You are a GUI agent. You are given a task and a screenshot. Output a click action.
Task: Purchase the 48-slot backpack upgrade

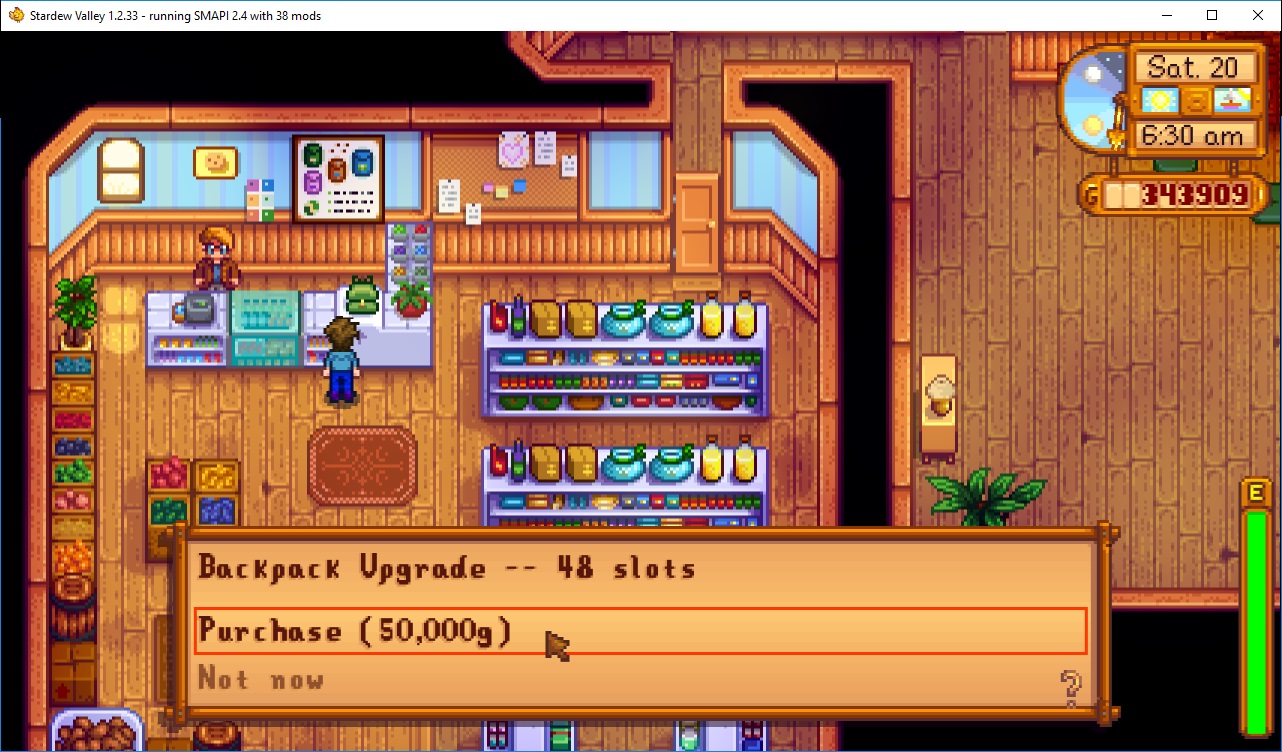(354, 631)
